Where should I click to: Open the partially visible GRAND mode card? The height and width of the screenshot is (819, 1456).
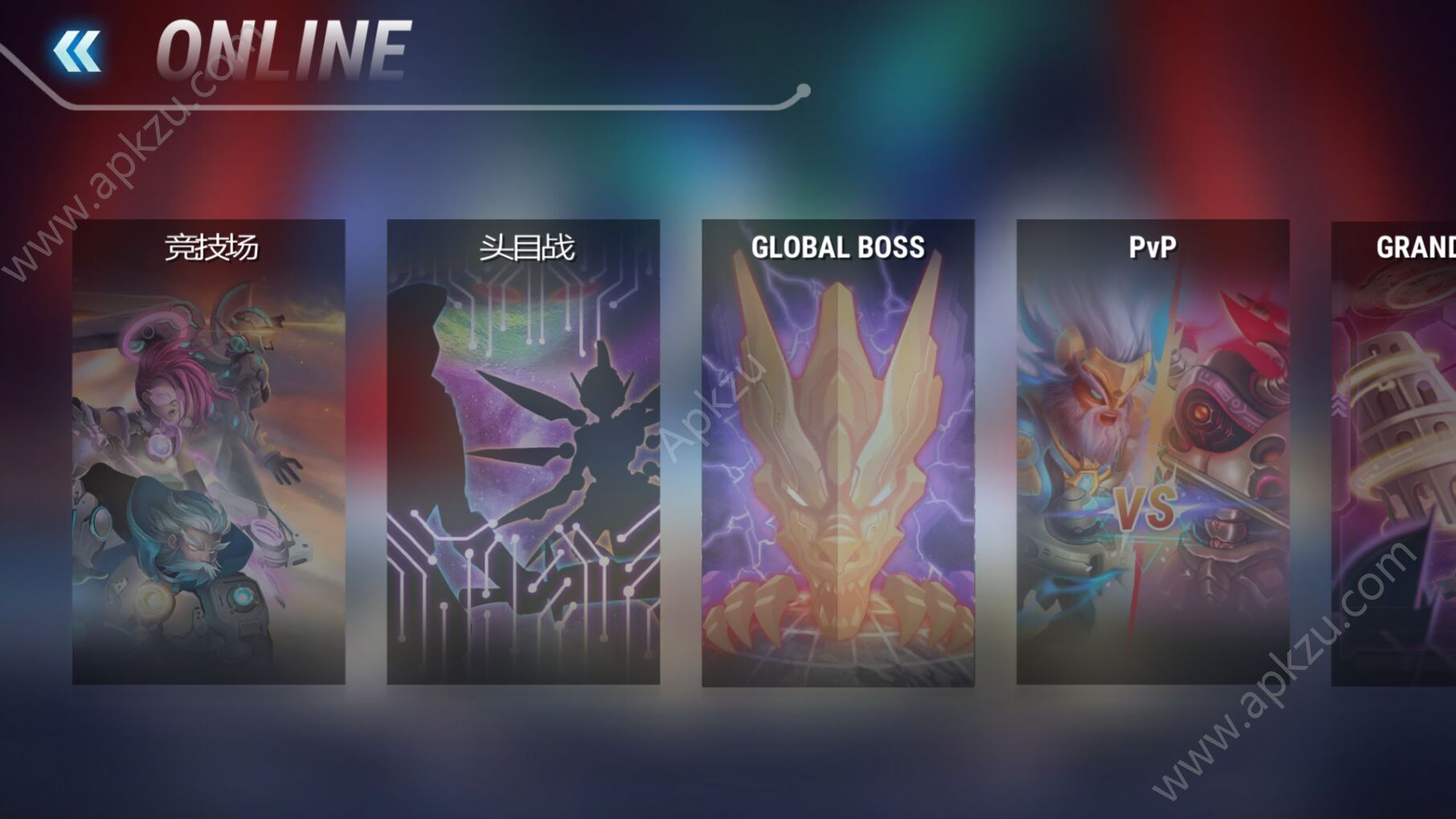pyautogui.click(x=1395, y=452)
